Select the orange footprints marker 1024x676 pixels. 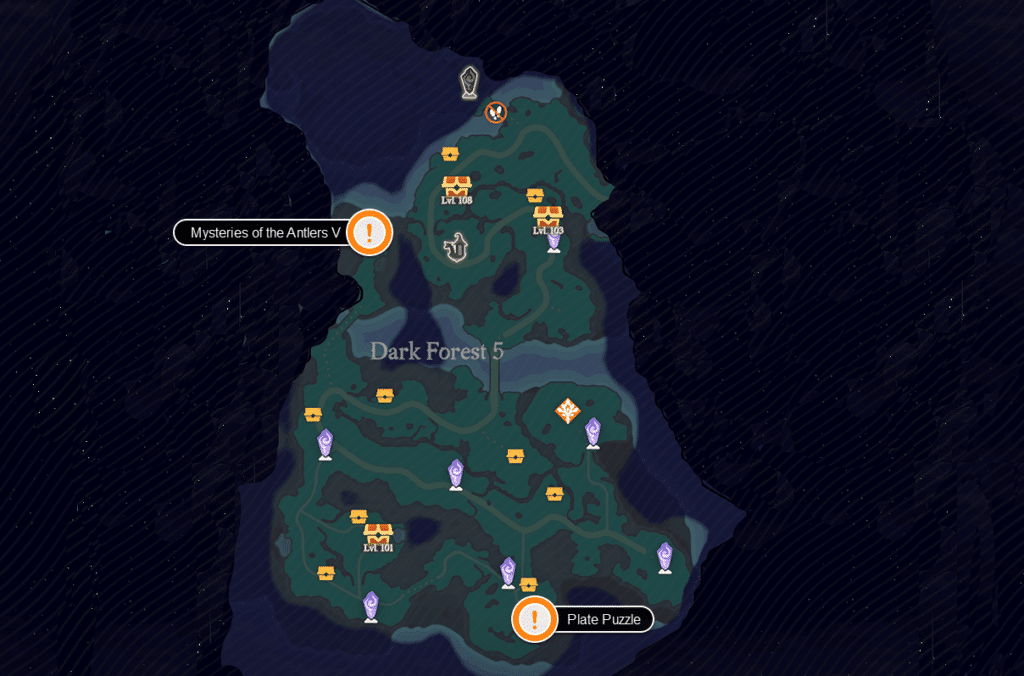coord(495,112)
